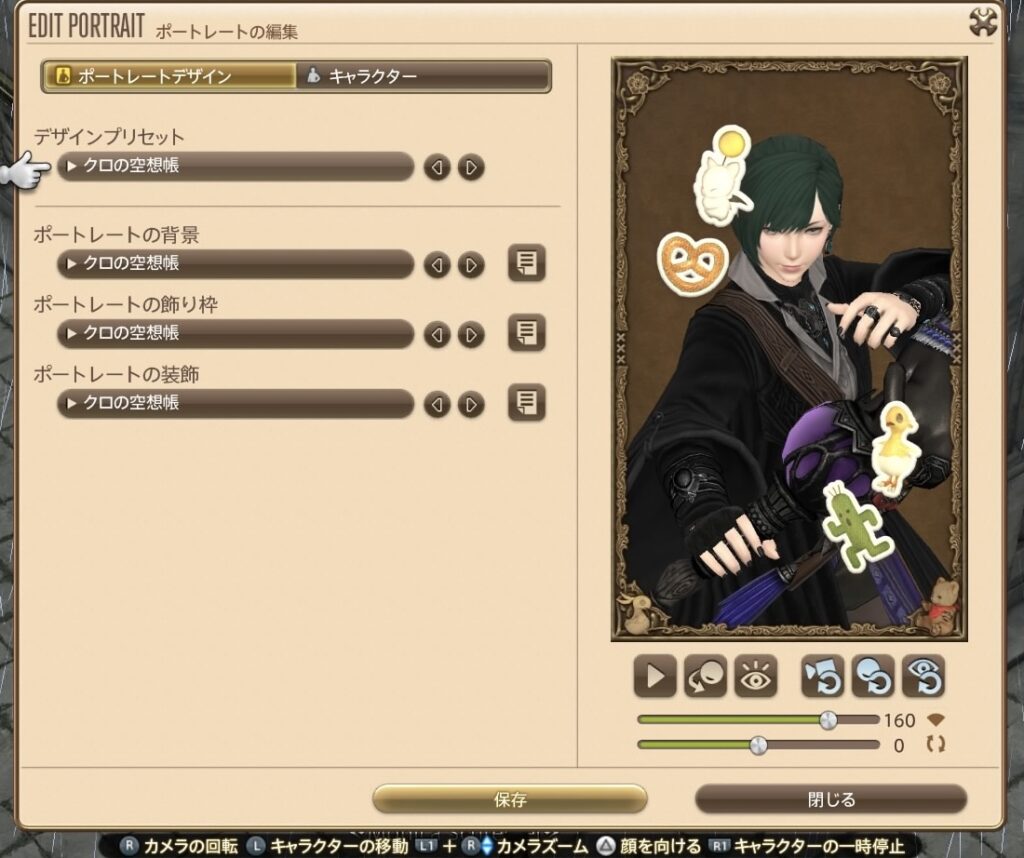
Task: Close the Edit Portrait window via 閉じる
Action: (830, 799)
